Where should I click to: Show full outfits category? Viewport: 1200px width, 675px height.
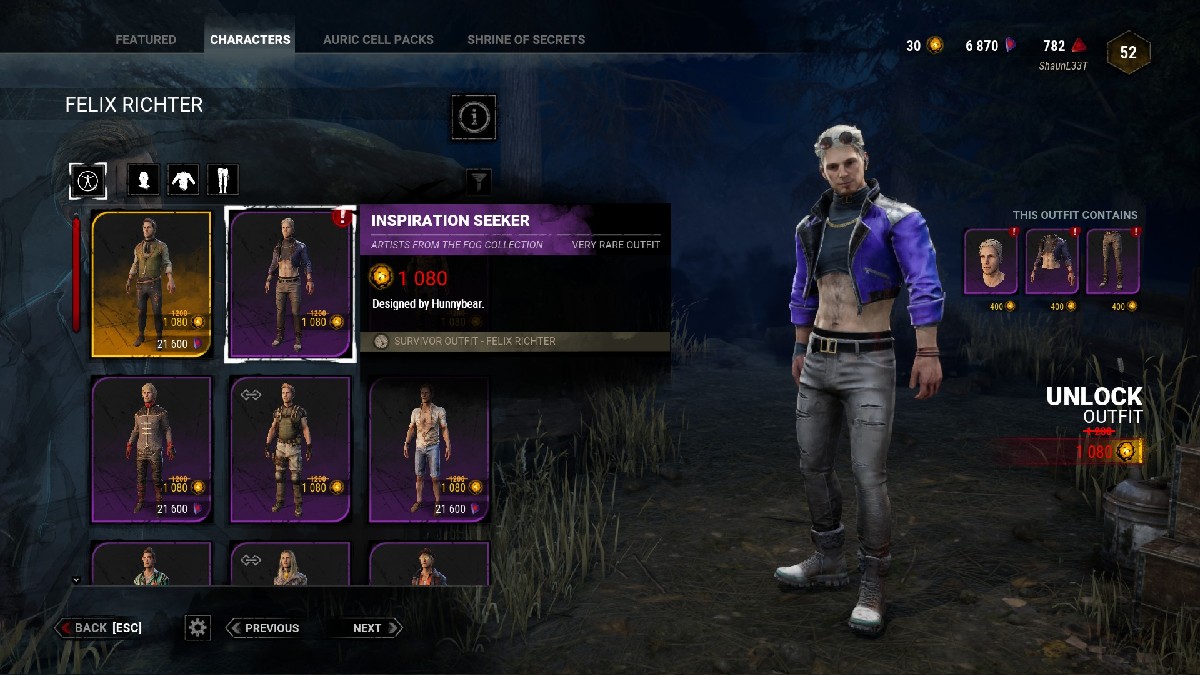pyautogui.click(x=88, y=180)
